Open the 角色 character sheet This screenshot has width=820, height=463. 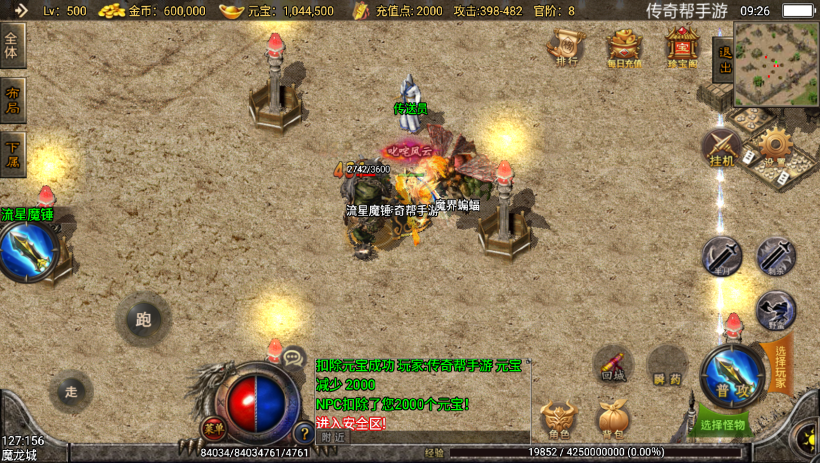[558, 420]
